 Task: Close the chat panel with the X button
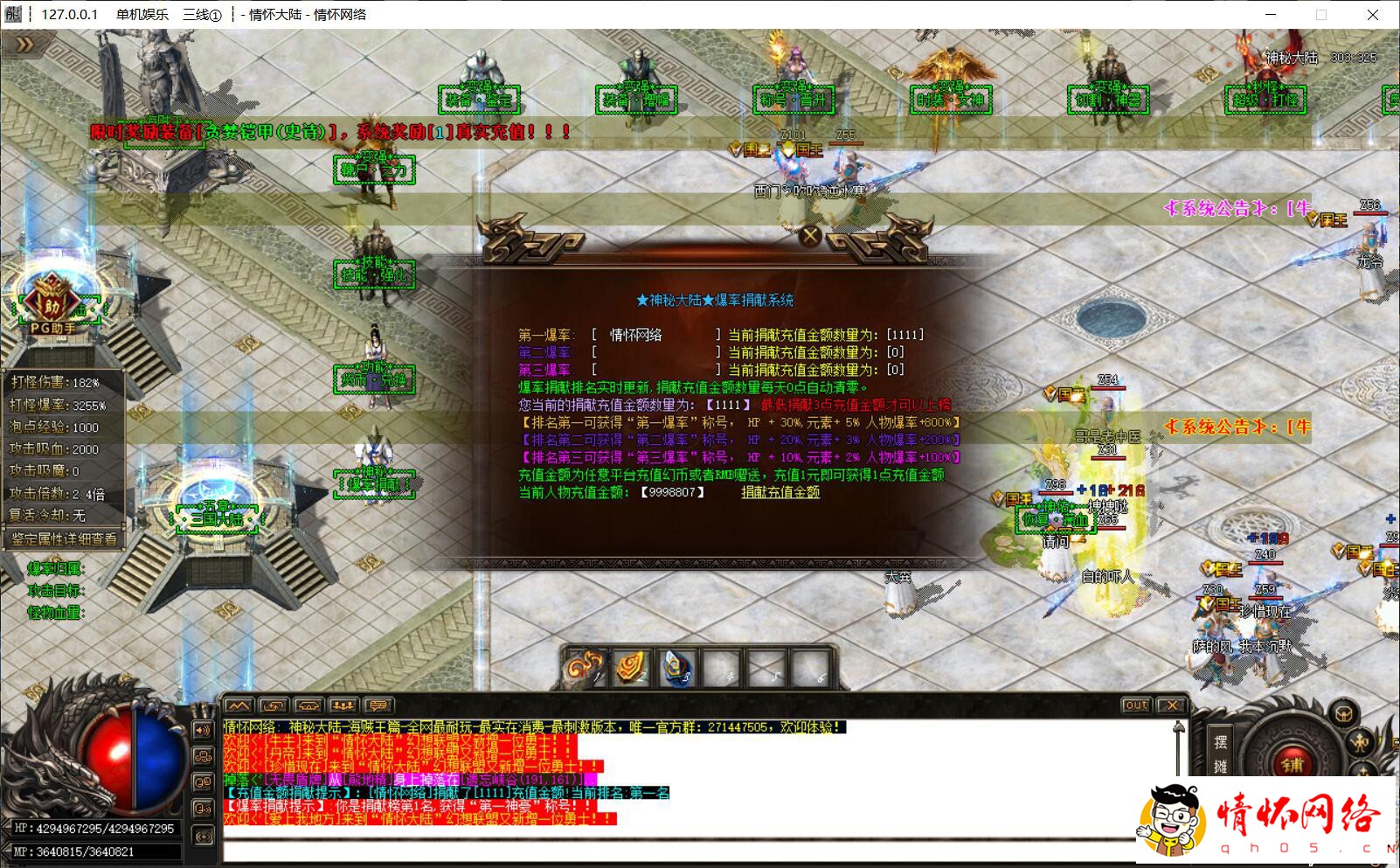coord(1171,705)
